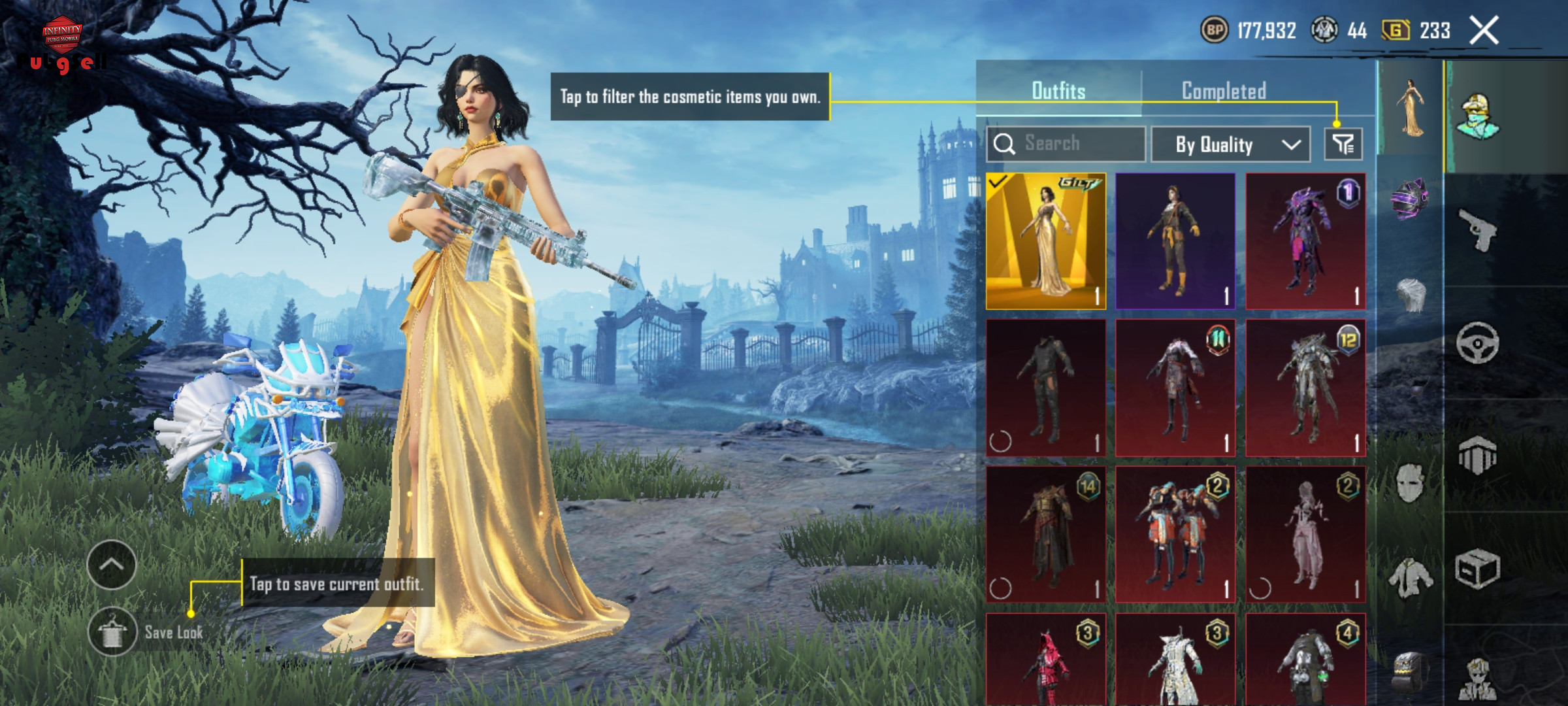
Task: Switch to the Completed tab
Action: tap(1224, 91)
